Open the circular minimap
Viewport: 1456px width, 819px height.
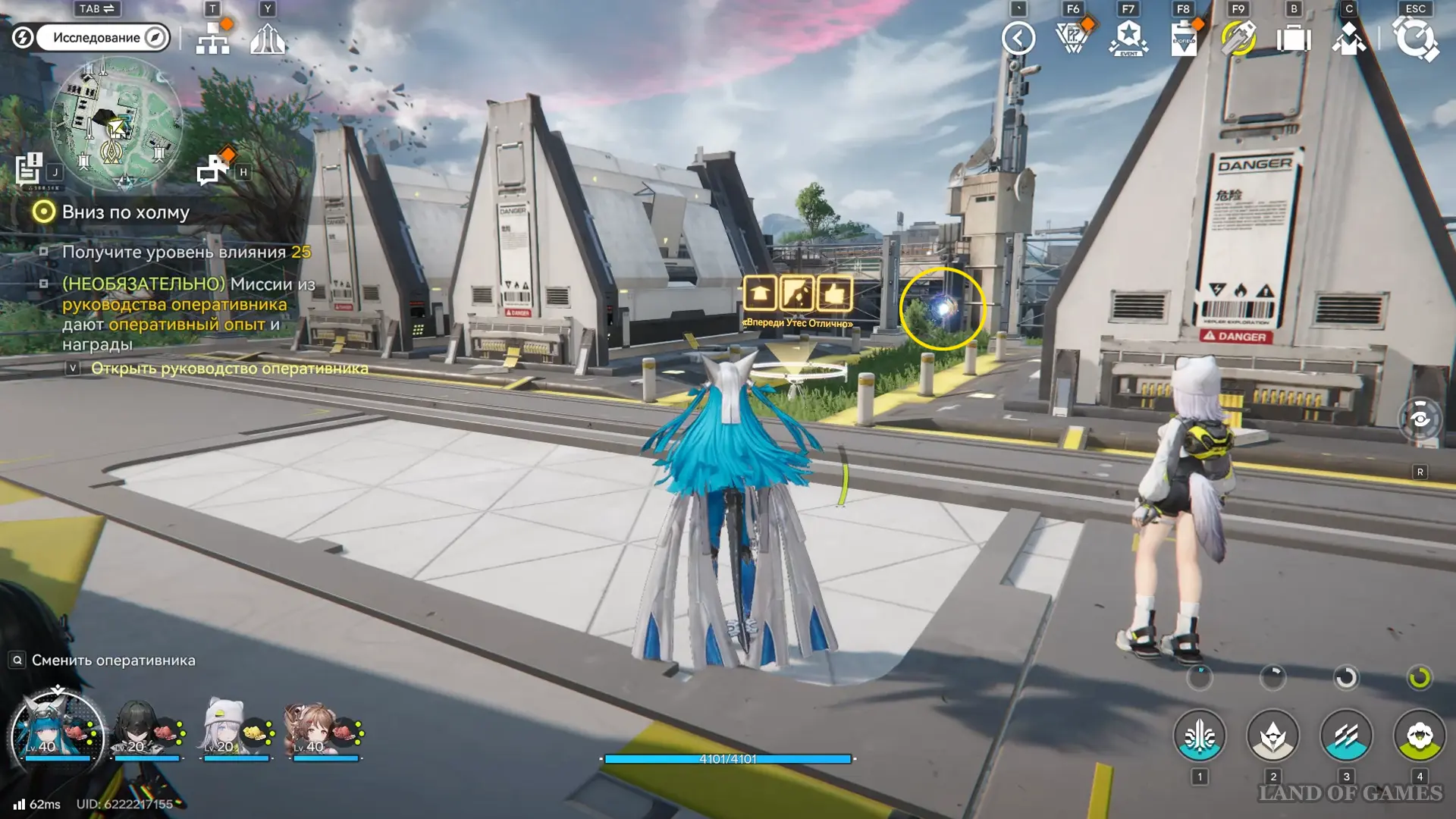point(116,125)
